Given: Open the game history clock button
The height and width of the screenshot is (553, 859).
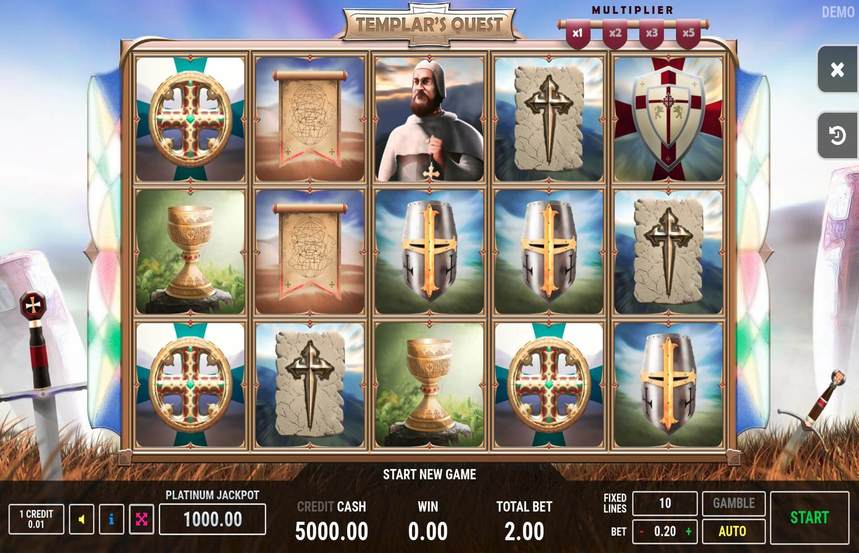Looking at the screenshot, I should 837,135.
